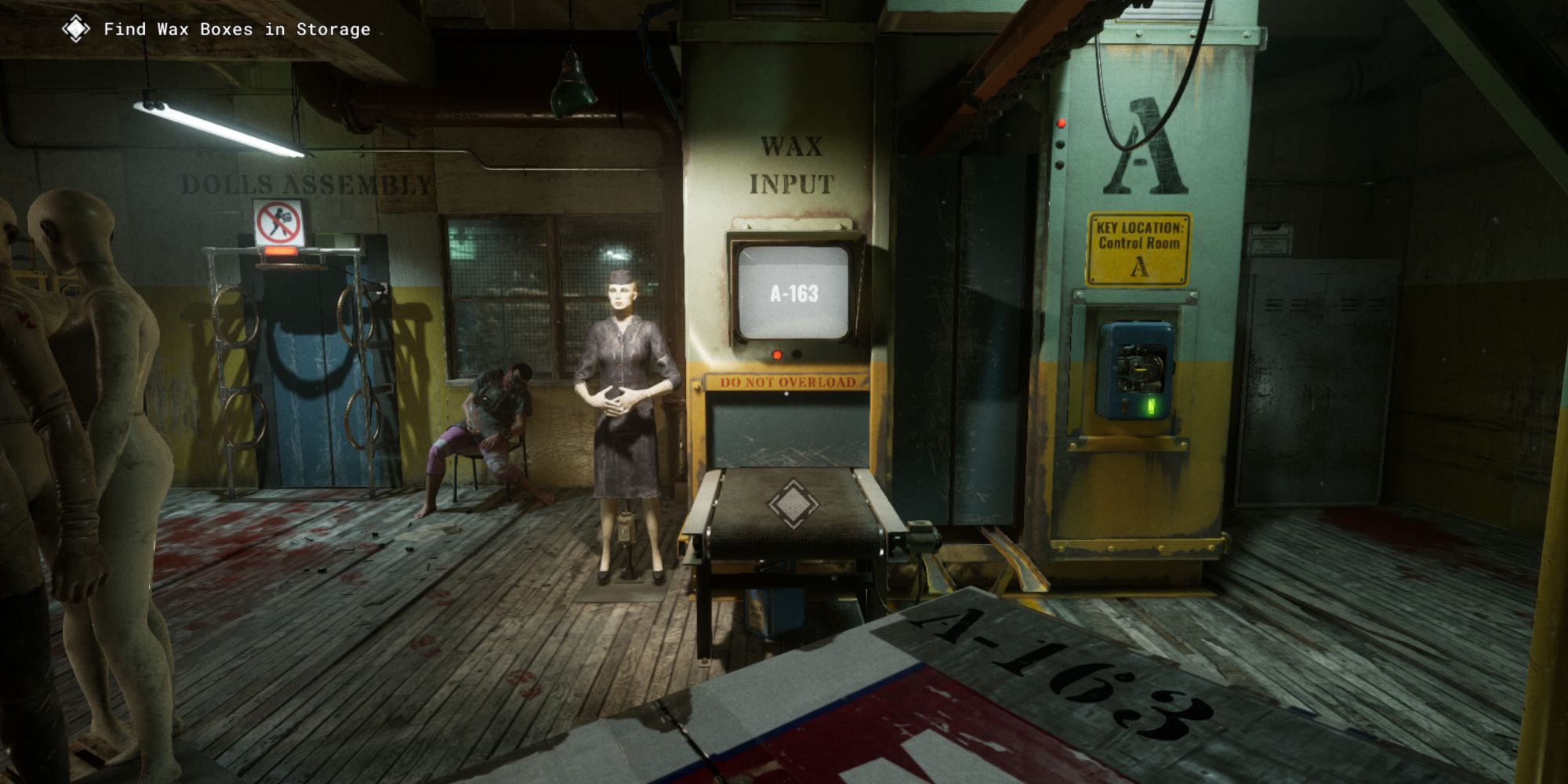Select the Find Wax Boxes in Storage objective
This screenshot has width=1568, height=784.
coord(235,29)
